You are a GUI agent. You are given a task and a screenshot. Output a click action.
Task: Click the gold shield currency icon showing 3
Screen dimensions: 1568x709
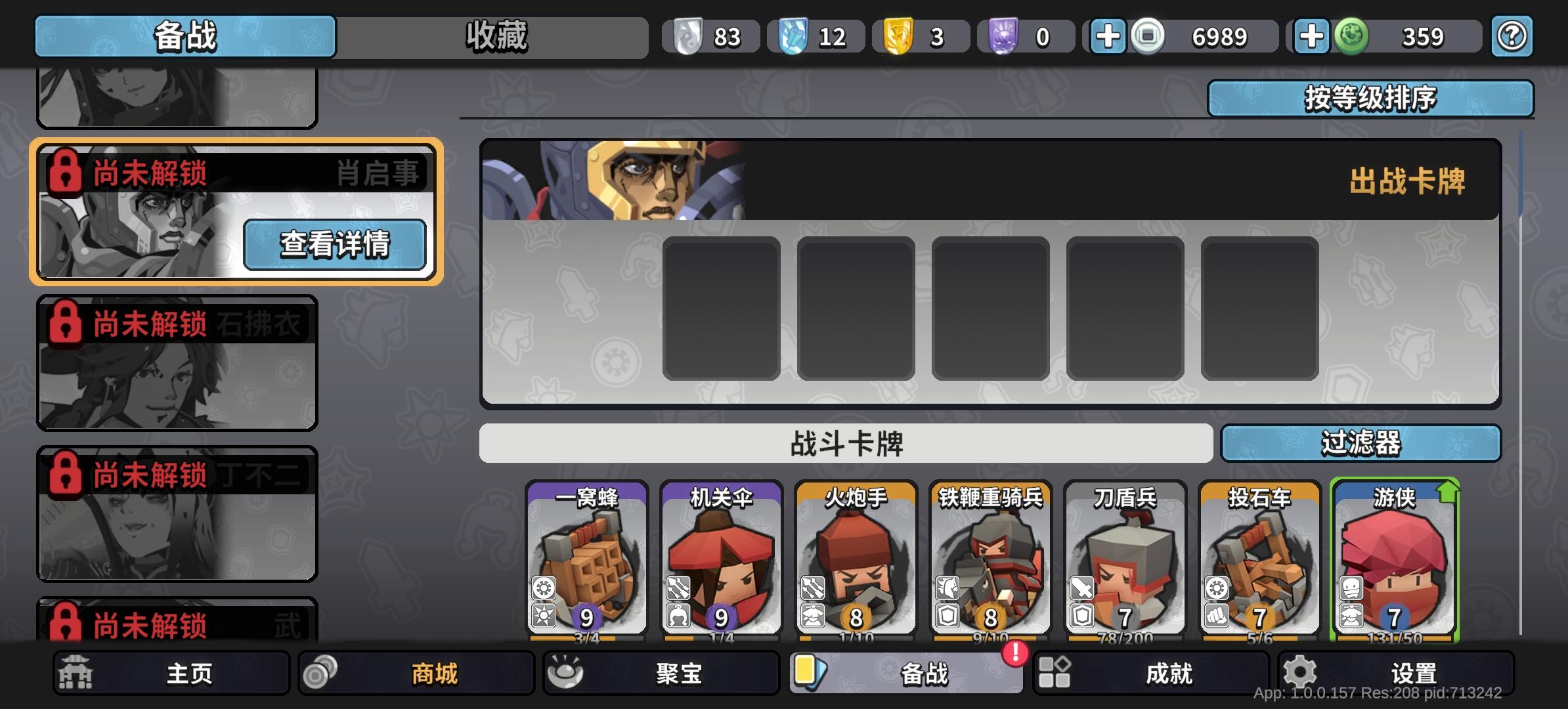[899, 36]
